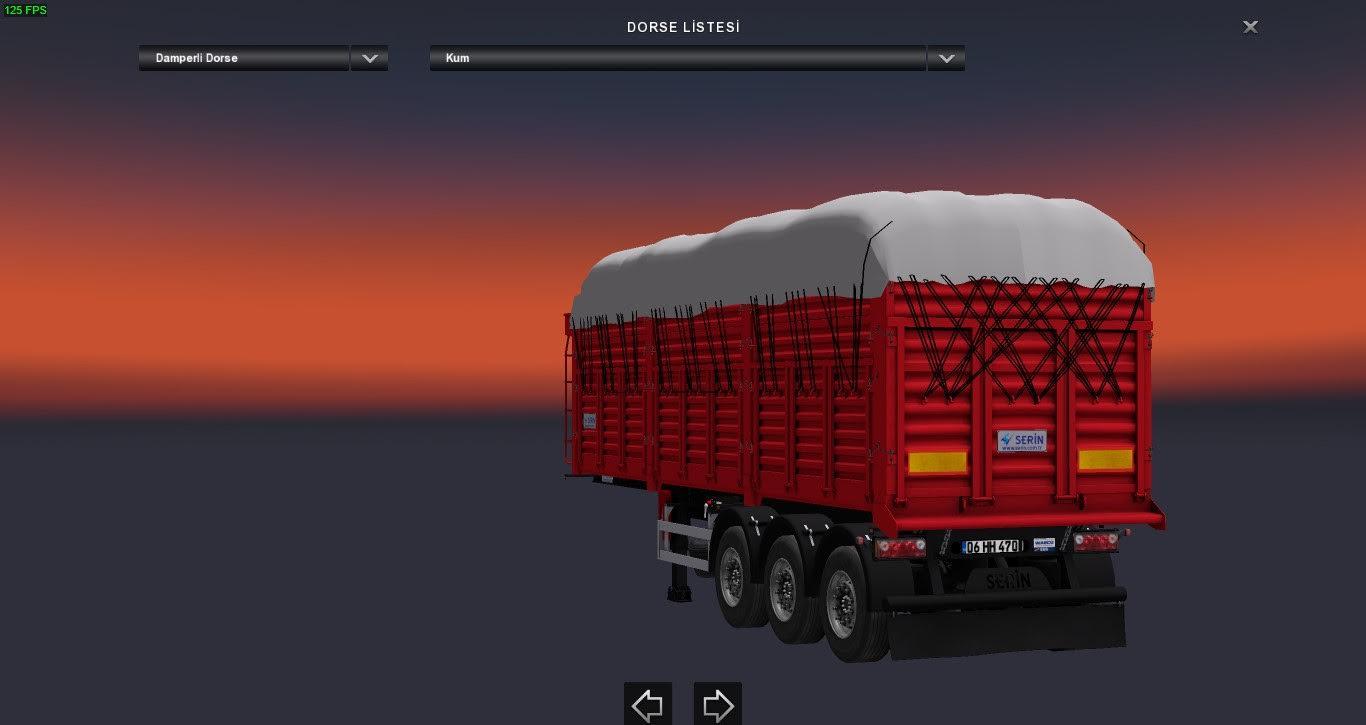Show the previous trailer with left arrow

[x=648, y=705]
